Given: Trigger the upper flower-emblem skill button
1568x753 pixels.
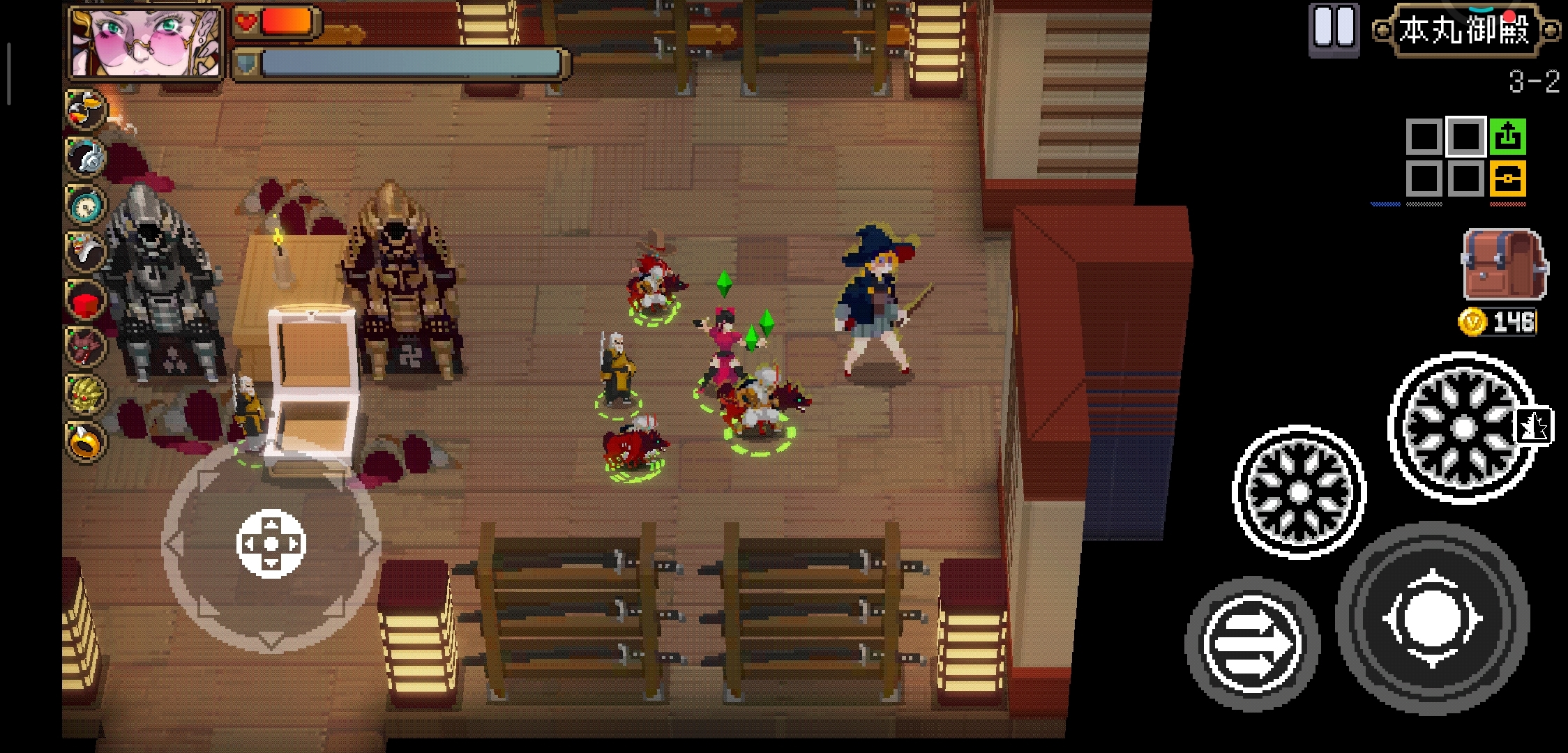Looking at the screenshot, I should pyautogui.click(x=1462, y=427).
